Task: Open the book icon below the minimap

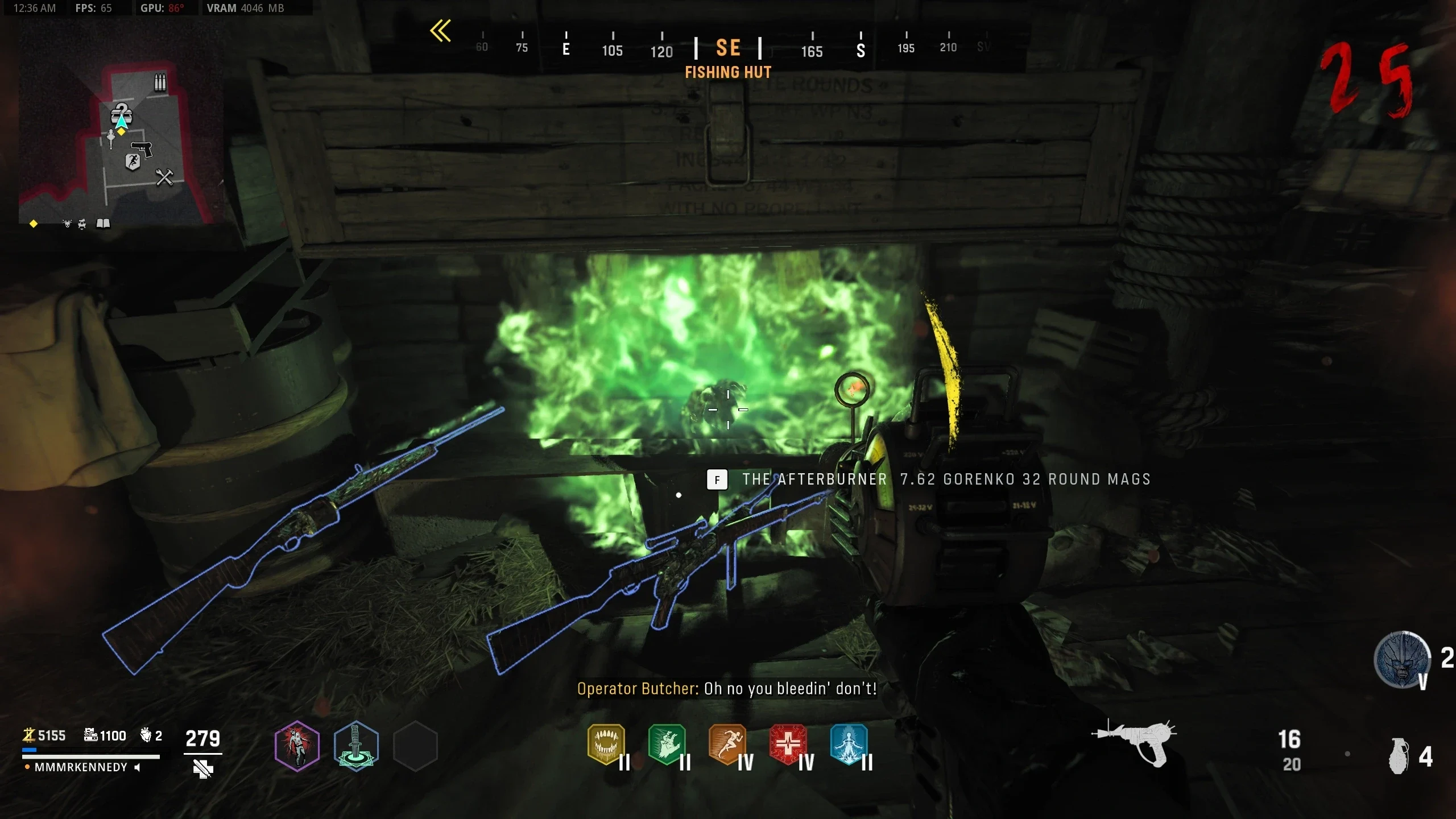Action: [x=103, y=224]
